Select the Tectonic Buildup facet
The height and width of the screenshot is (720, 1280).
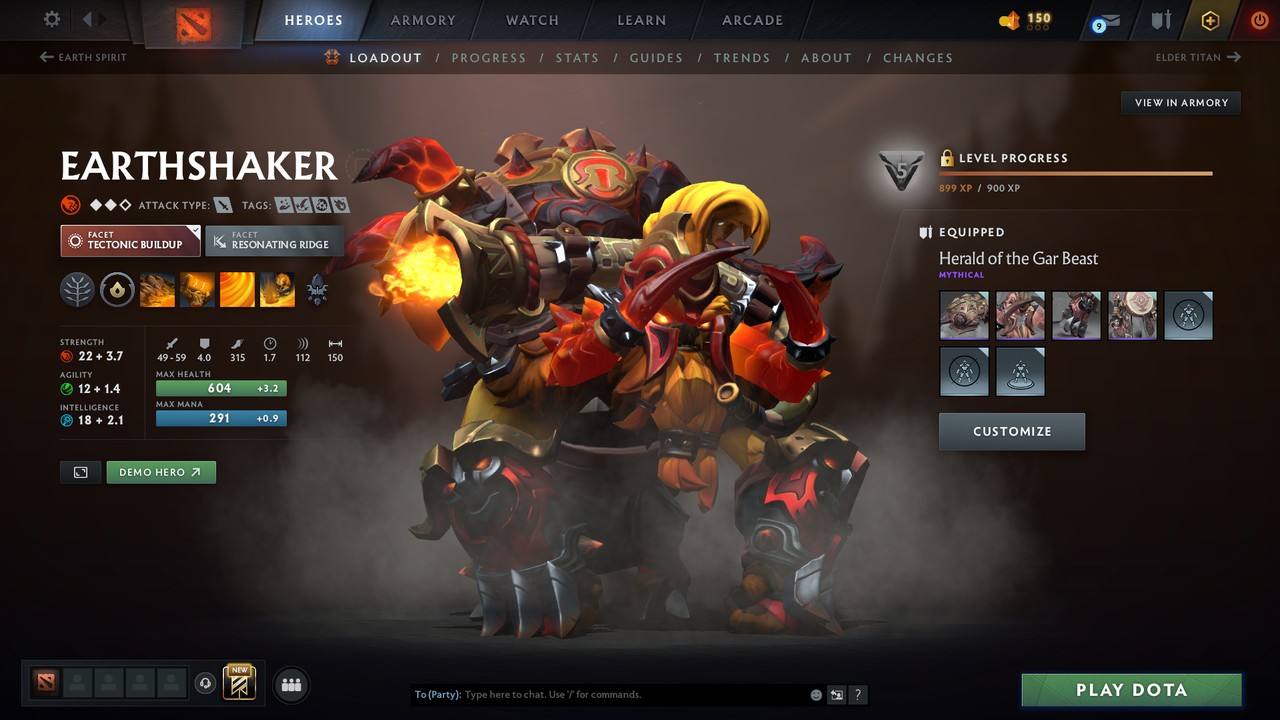130,241
